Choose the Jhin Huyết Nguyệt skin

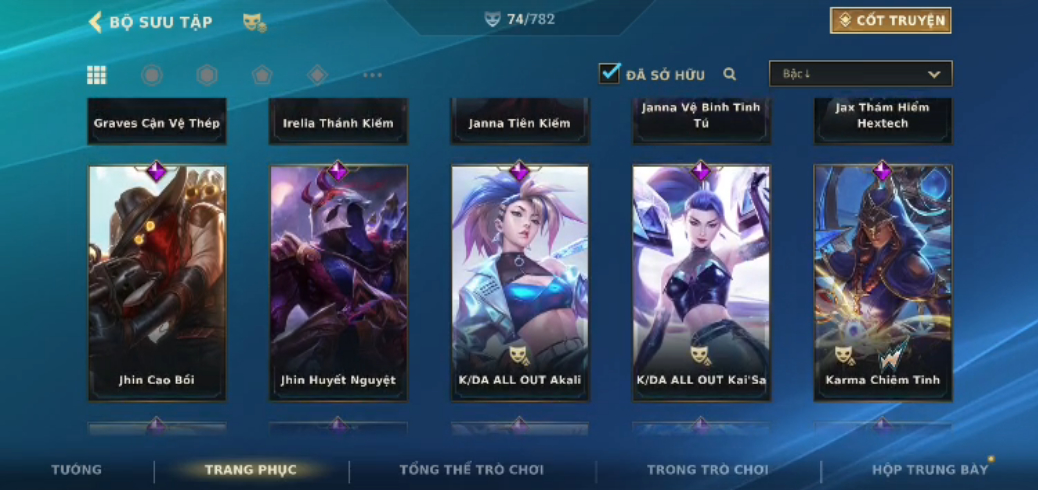338,283
